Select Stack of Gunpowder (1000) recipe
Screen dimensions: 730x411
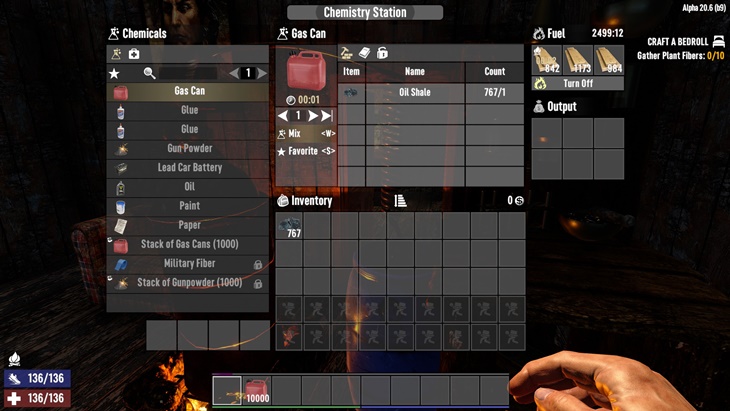tap(188, 283)
